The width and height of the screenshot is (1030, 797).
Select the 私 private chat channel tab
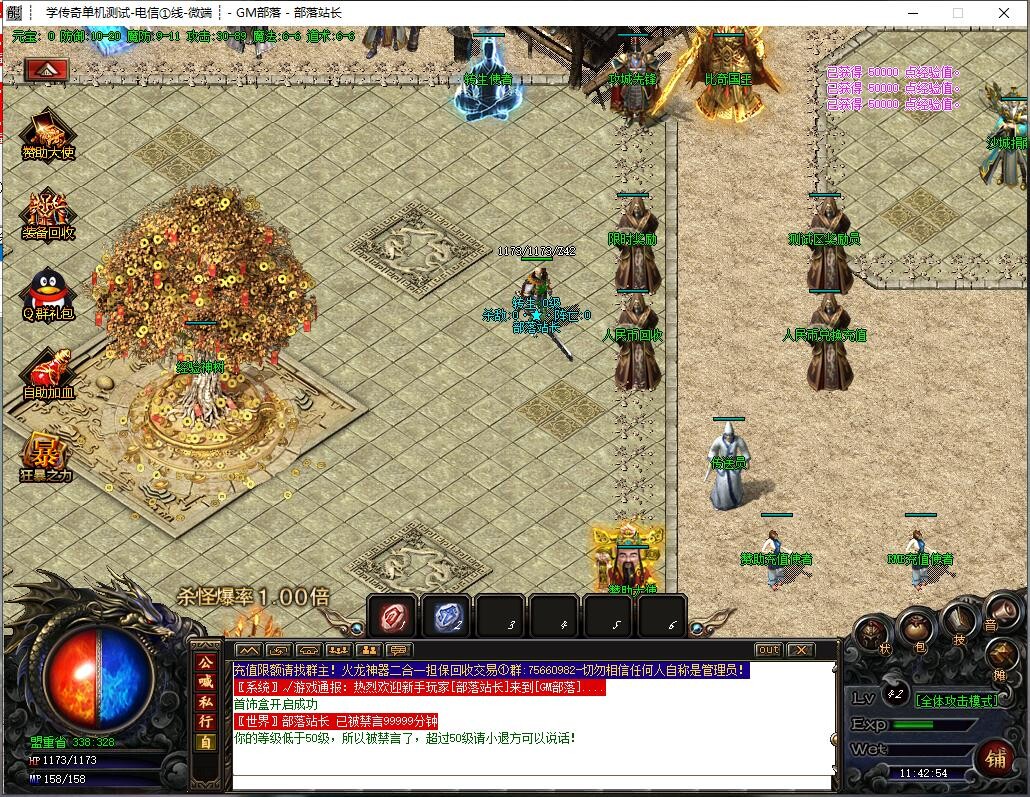tap(204, 699)
